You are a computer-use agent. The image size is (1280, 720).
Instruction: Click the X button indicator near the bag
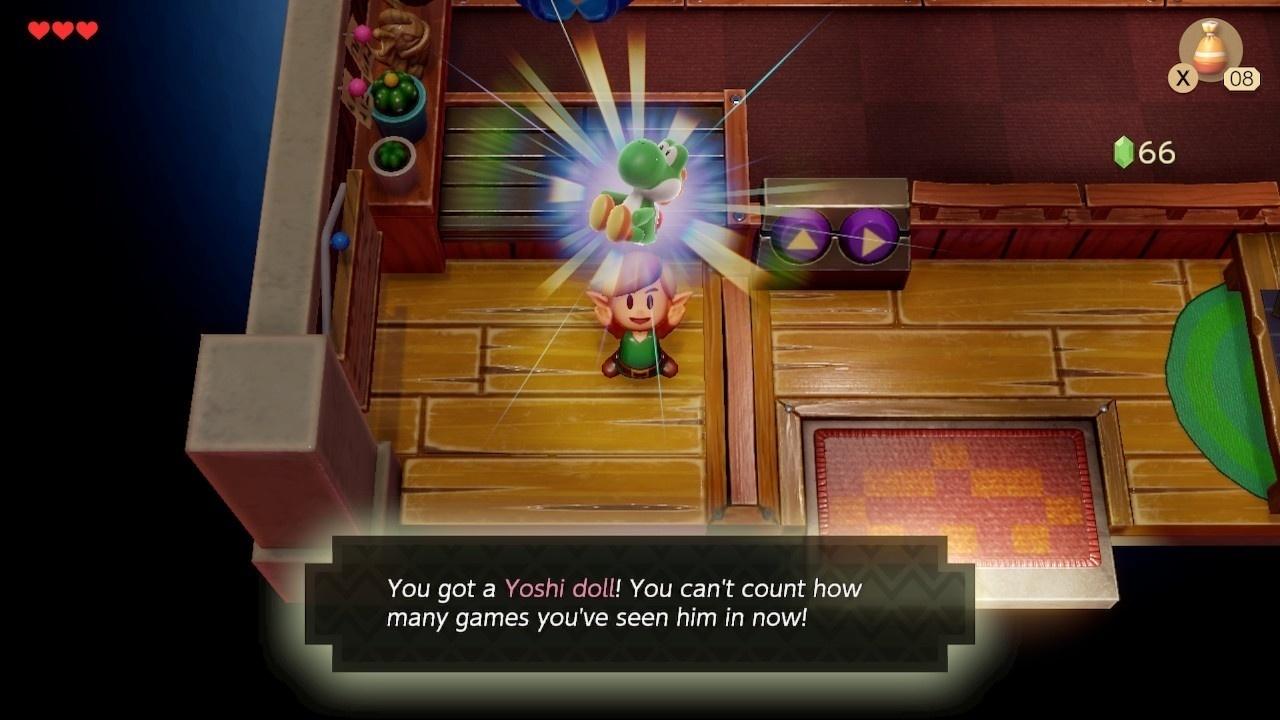[1182, 79]
